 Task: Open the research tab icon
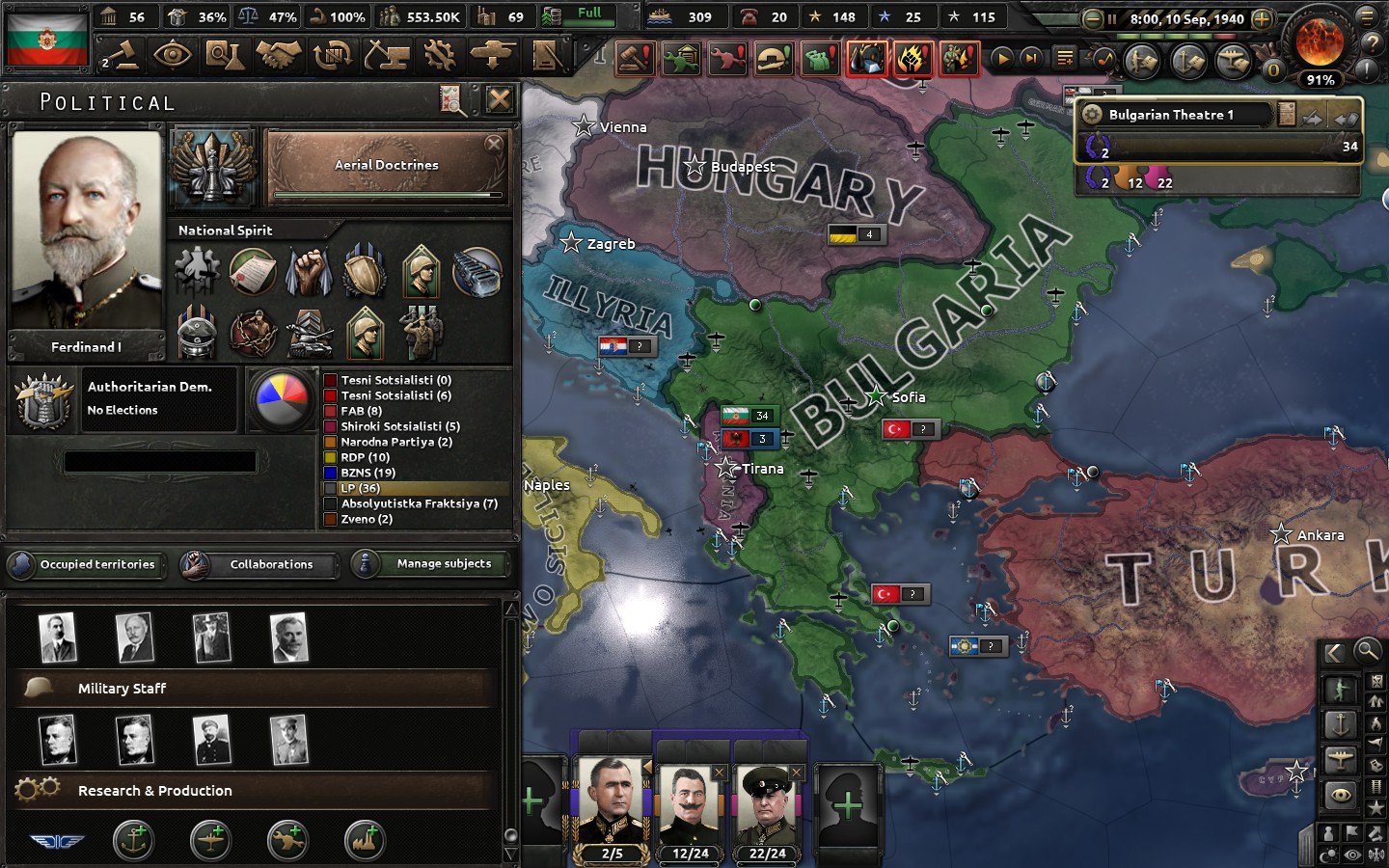[229, 55]
